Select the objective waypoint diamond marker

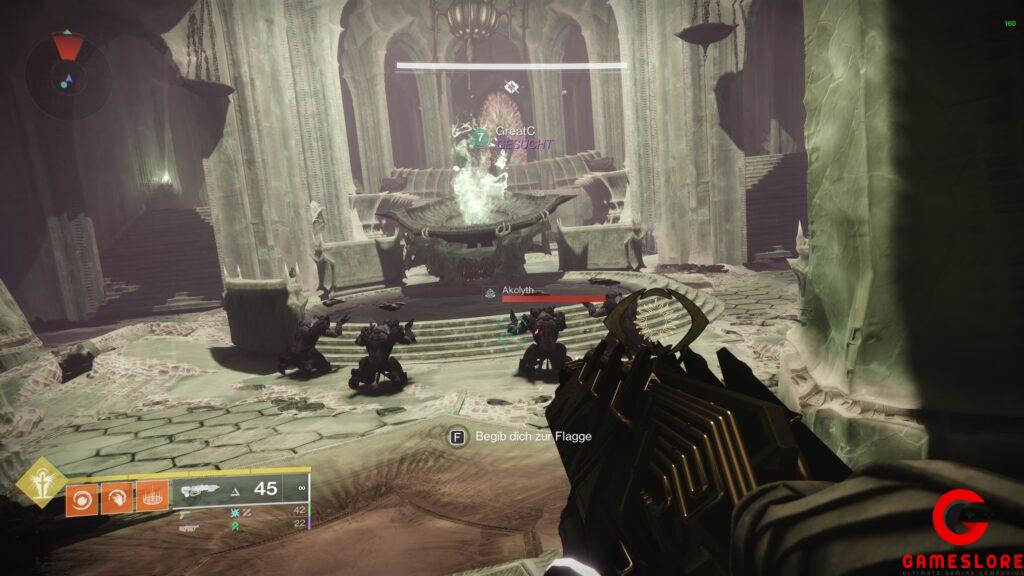point(511,86)
